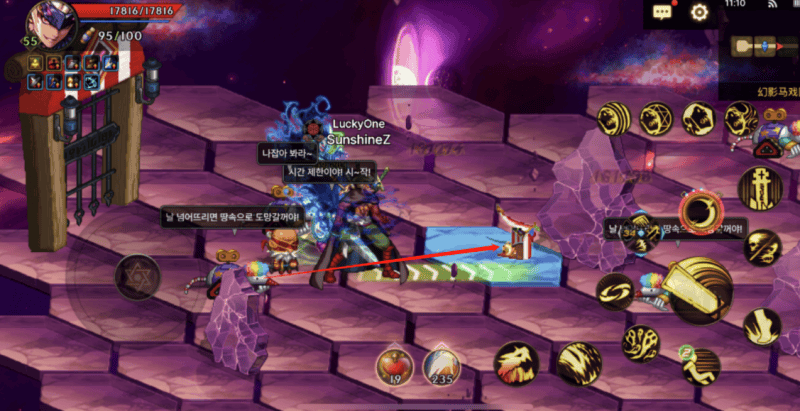
Task: Use the feather consumable with 235 left
Action: [440, 365]
